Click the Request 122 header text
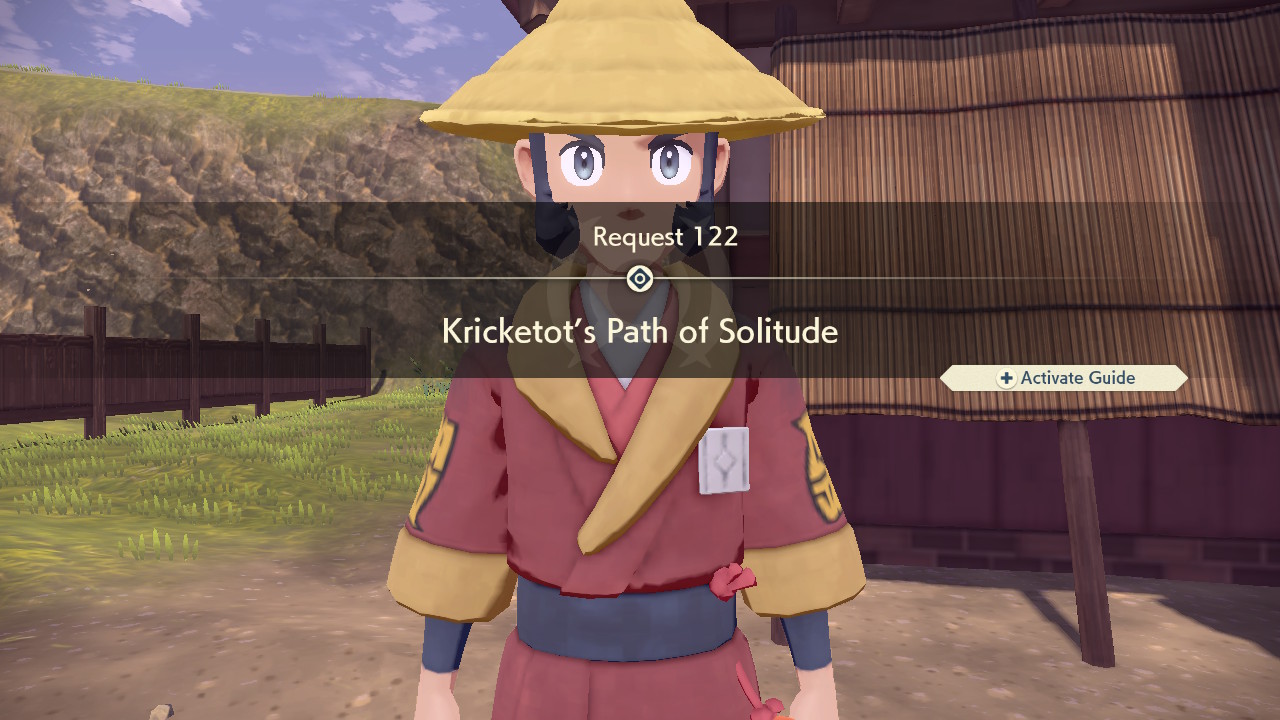Viewport: 1280px width, 720px height. [665, 237]
